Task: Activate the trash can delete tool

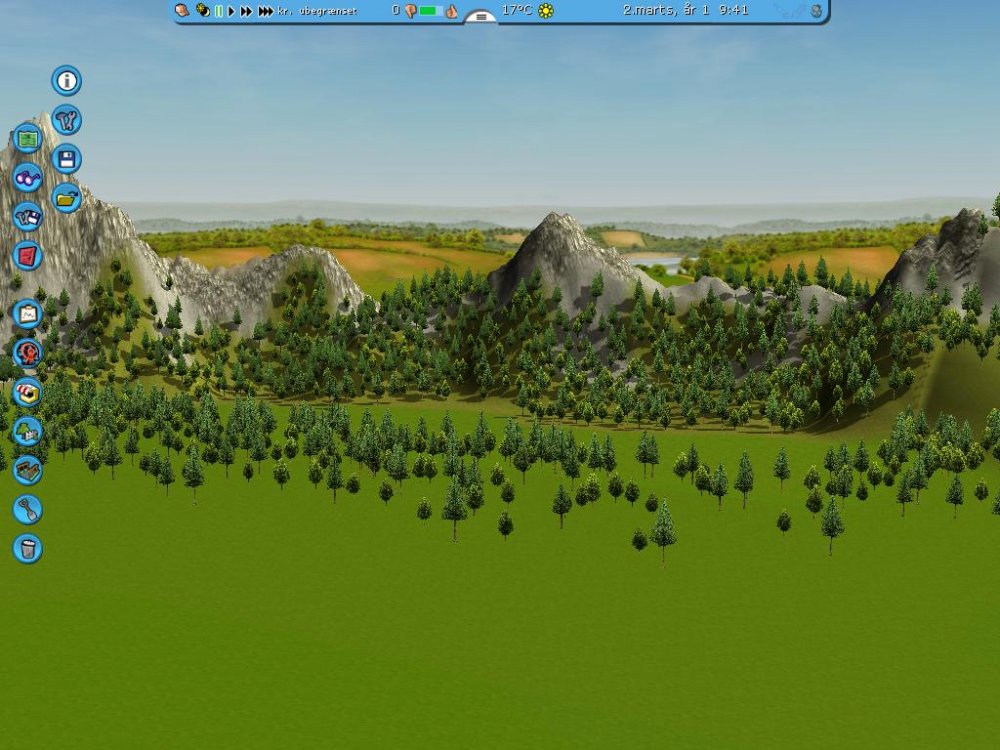Action: tap(28, 548)
